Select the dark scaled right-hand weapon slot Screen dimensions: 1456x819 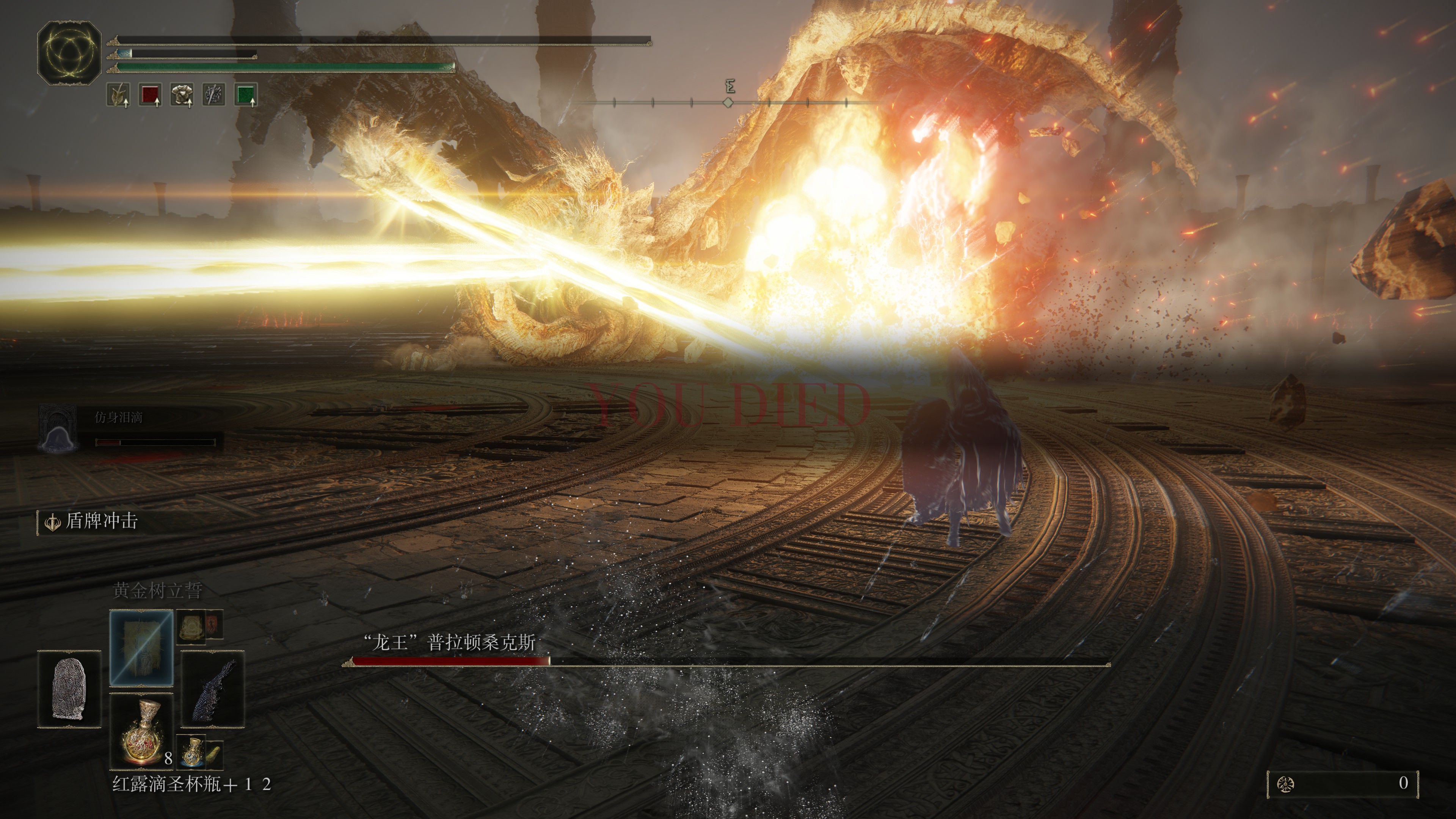coord(212,689)
